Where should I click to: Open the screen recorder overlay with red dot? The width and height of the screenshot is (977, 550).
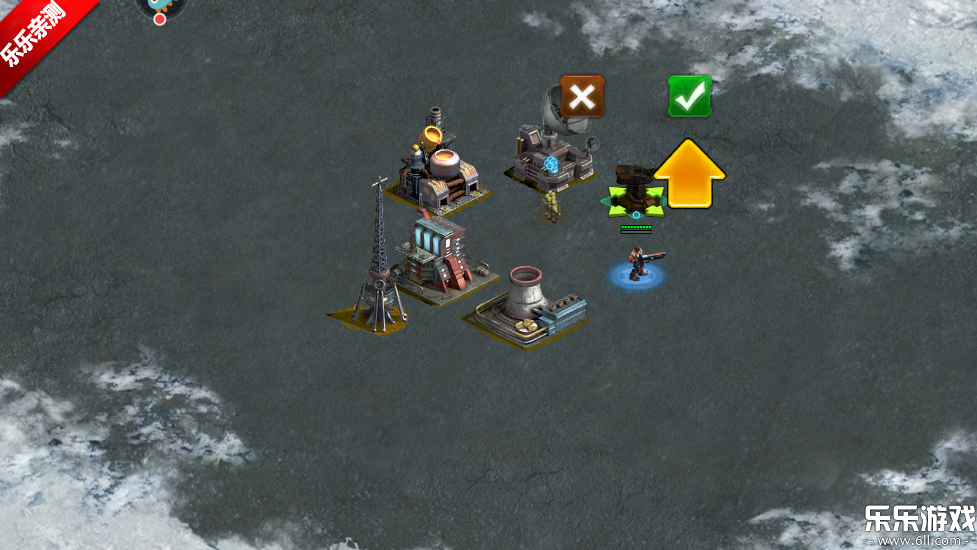coord(159,8)
